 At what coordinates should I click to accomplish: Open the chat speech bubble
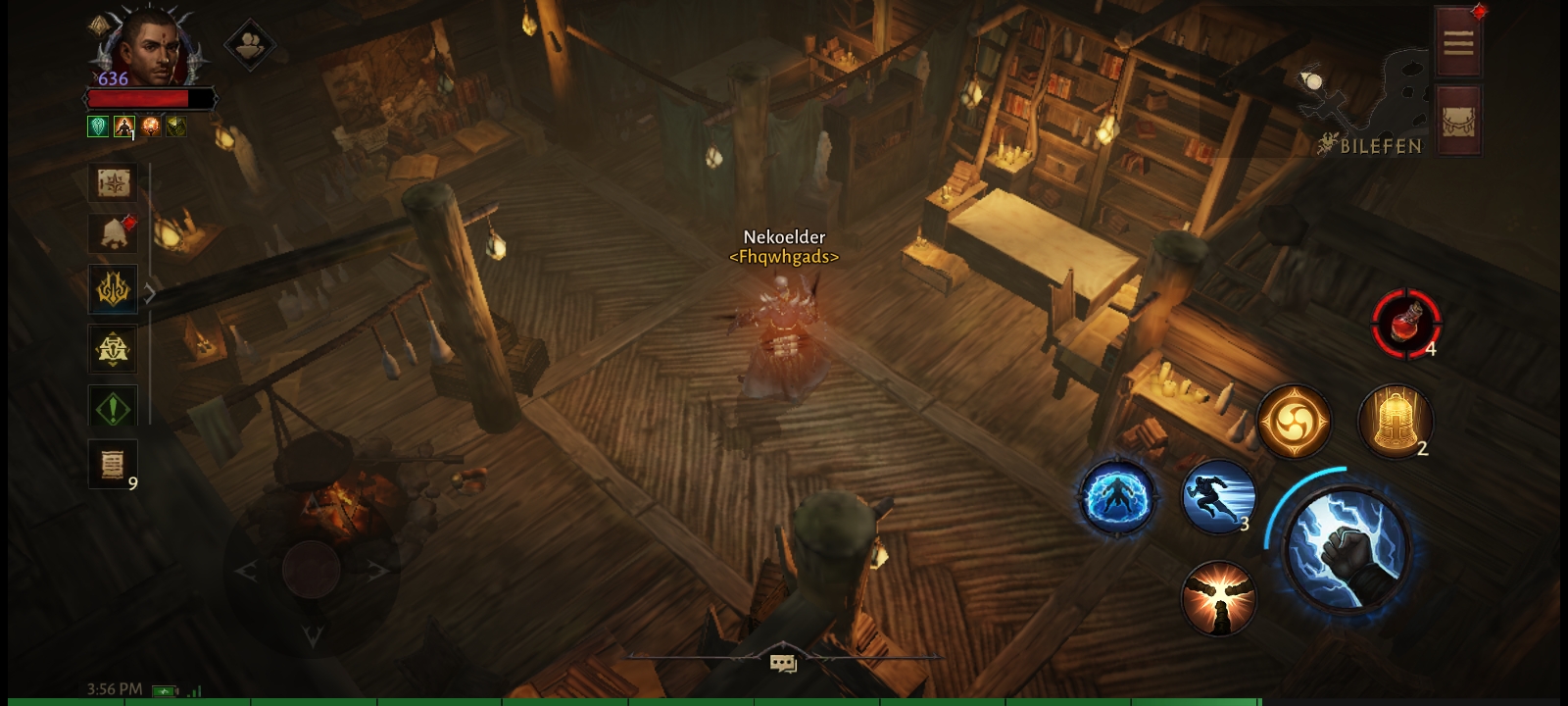(783, 664)
